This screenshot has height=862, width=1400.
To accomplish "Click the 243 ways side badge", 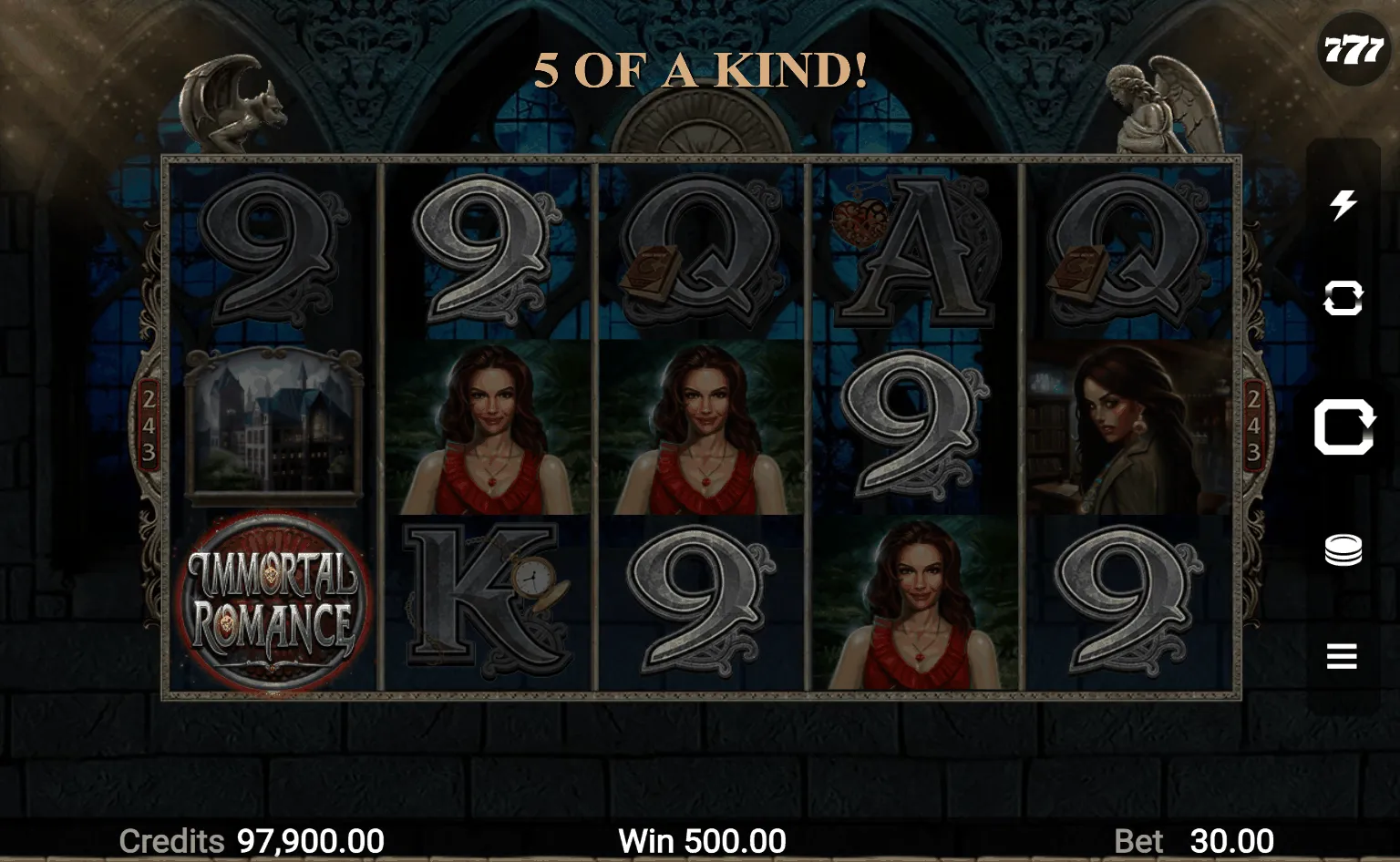I will tap(149, 424).
